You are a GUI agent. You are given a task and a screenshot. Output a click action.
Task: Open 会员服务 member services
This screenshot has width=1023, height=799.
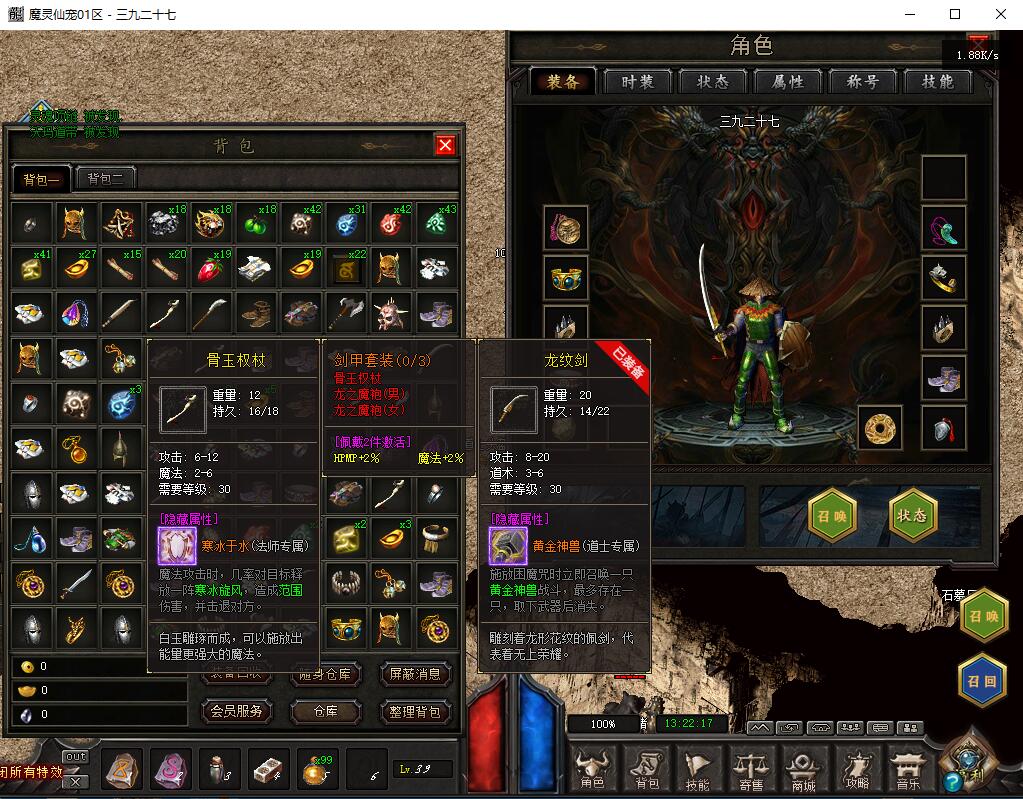pos(236,711)
